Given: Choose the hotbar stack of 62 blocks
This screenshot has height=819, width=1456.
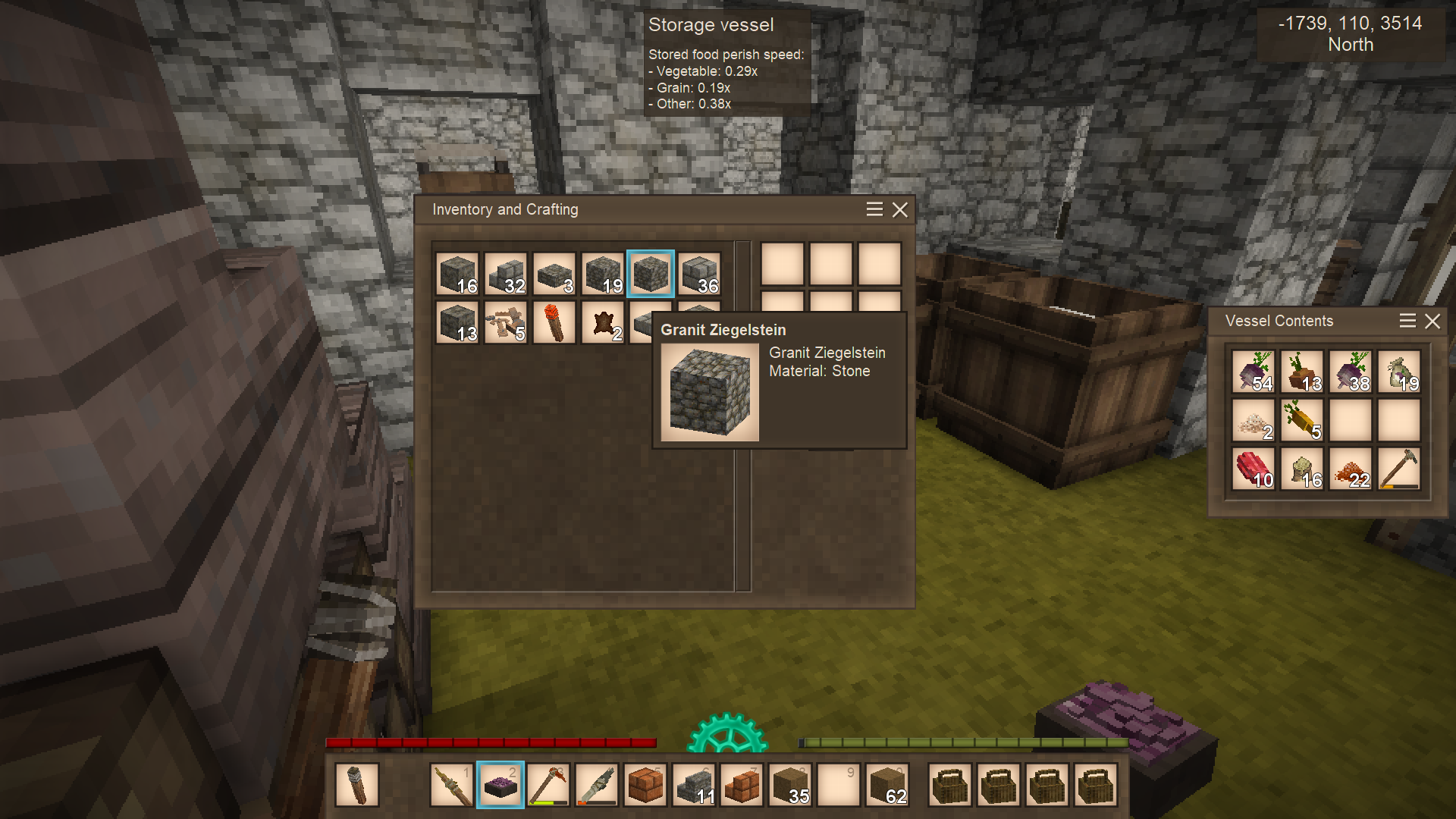Looking at the screenshot, I should pyautogui.click(x=887, y=785).
